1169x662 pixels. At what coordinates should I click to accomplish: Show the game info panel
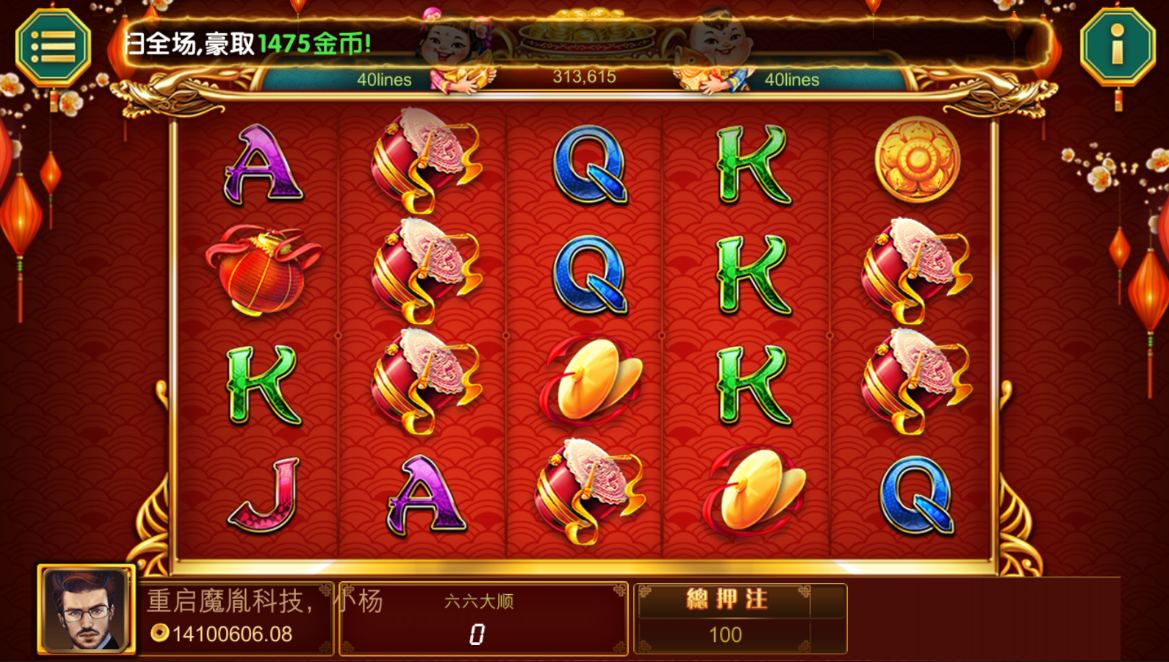1117,45
